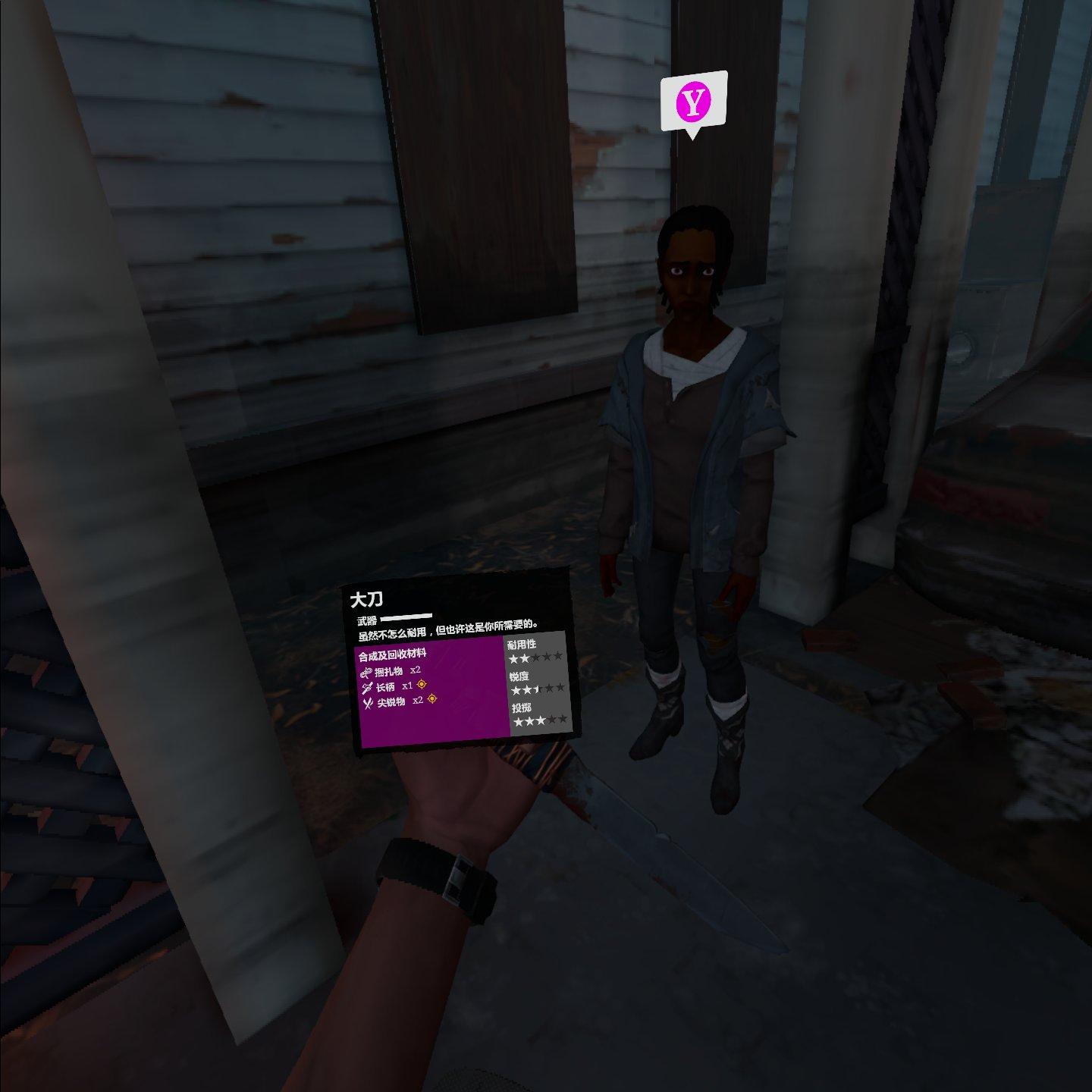The height and width of the screenshot is (1092, 1092).
Task: Select the 大刀 weapon info card
Action: pyautogui.click(x=461, y=660)
